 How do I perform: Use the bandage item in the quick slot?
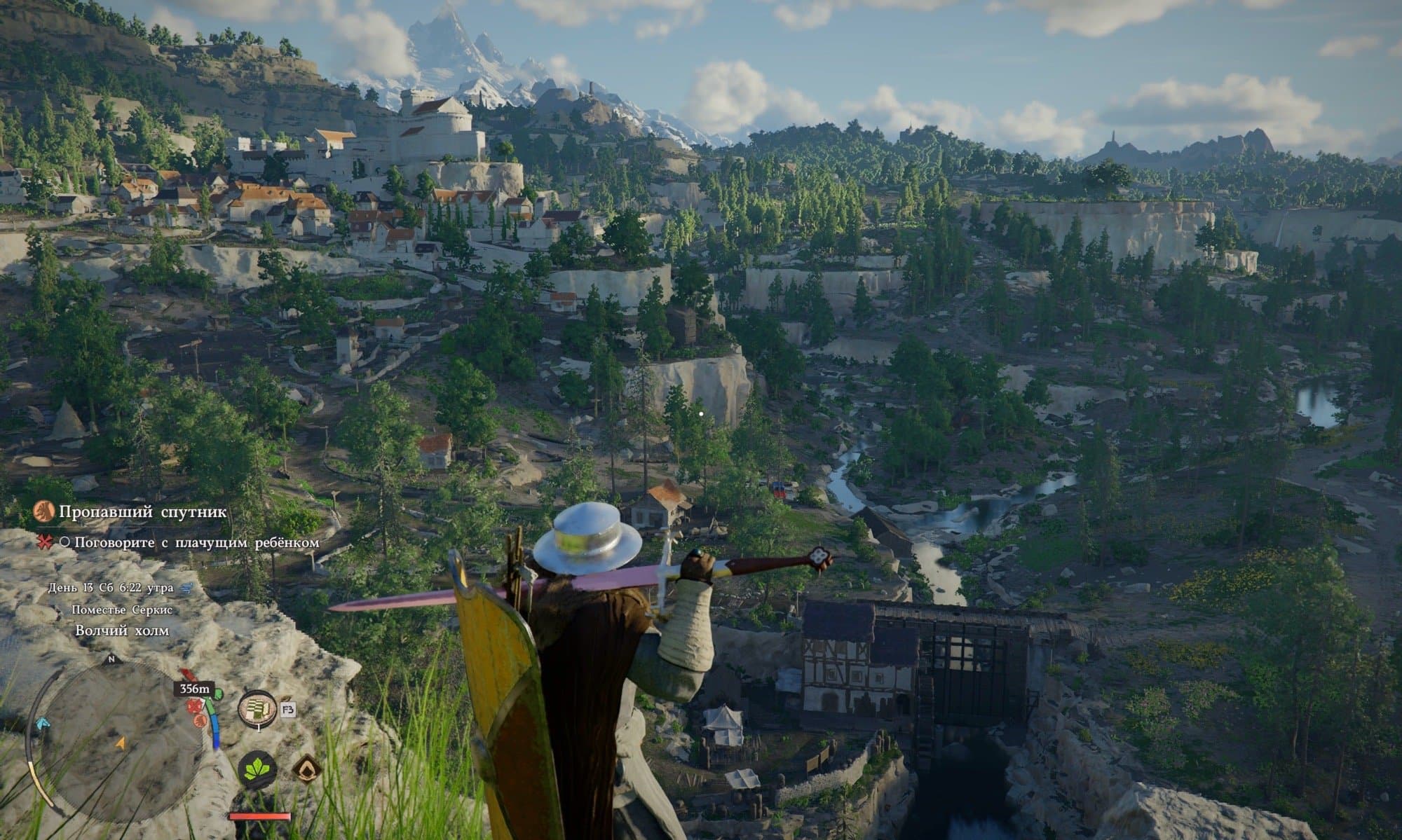click(x=257, y=710)
